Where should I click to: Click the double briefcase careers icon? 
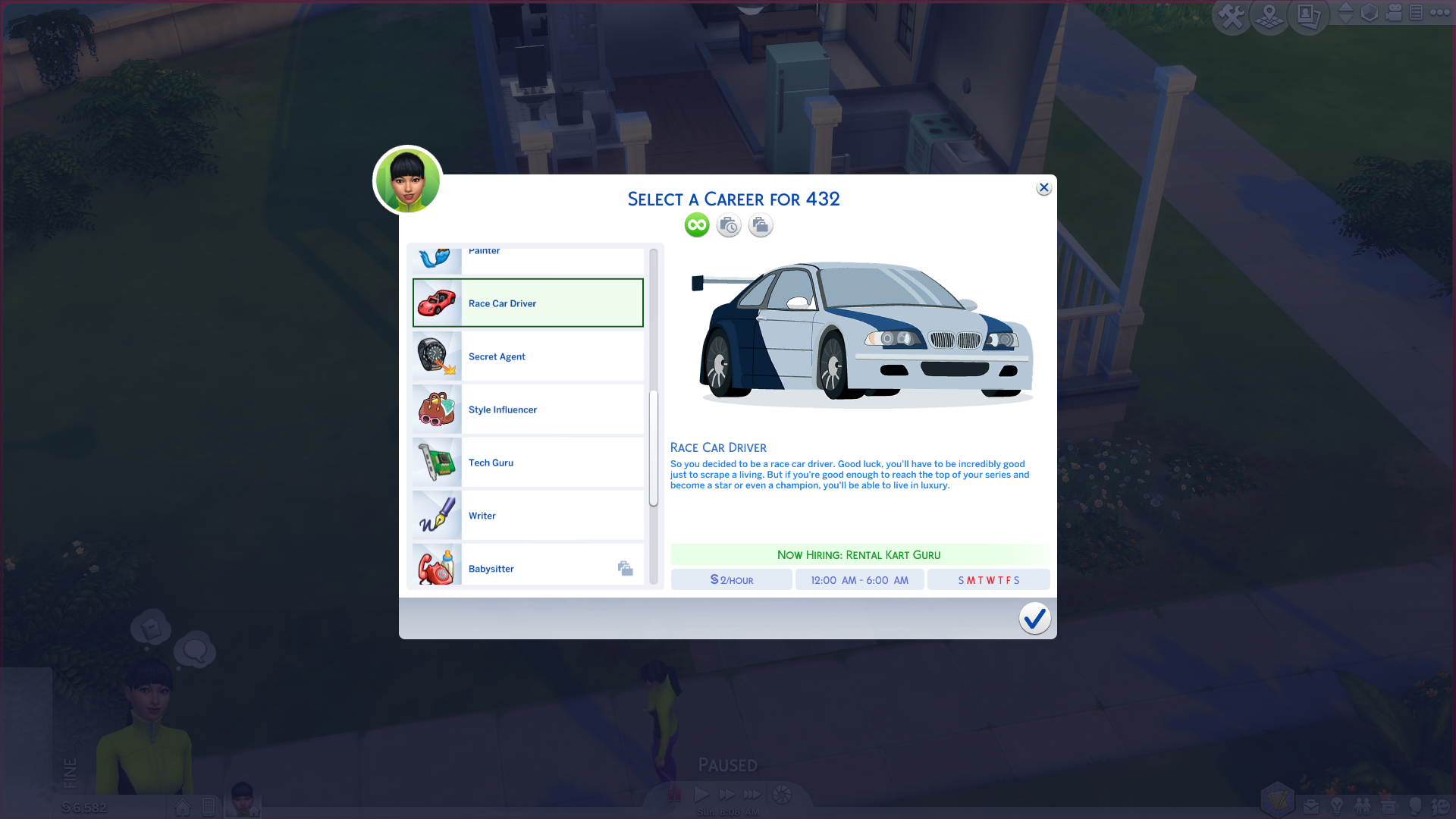click(x=760, y=224)
